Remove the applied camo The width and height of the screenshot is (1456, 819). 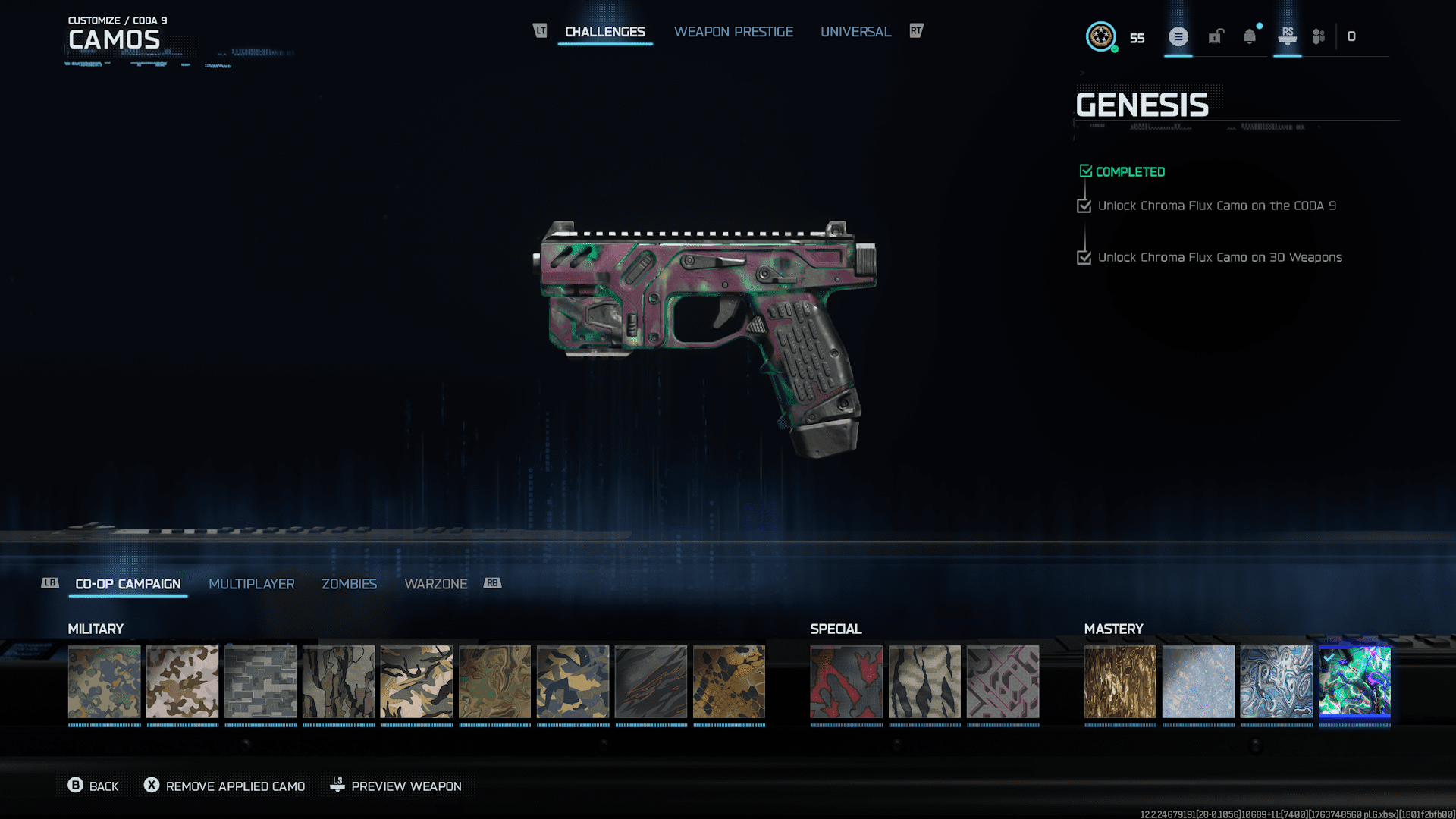pos(227,786)
